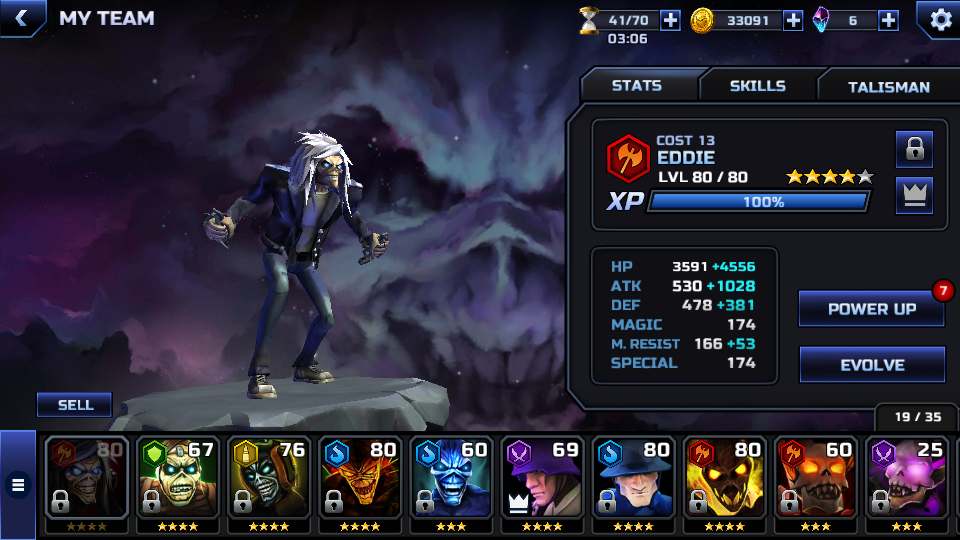Image resolution: width=960 pixels, height=540 pixels.
Task: Open the Talisman tab
Action: 888,87
